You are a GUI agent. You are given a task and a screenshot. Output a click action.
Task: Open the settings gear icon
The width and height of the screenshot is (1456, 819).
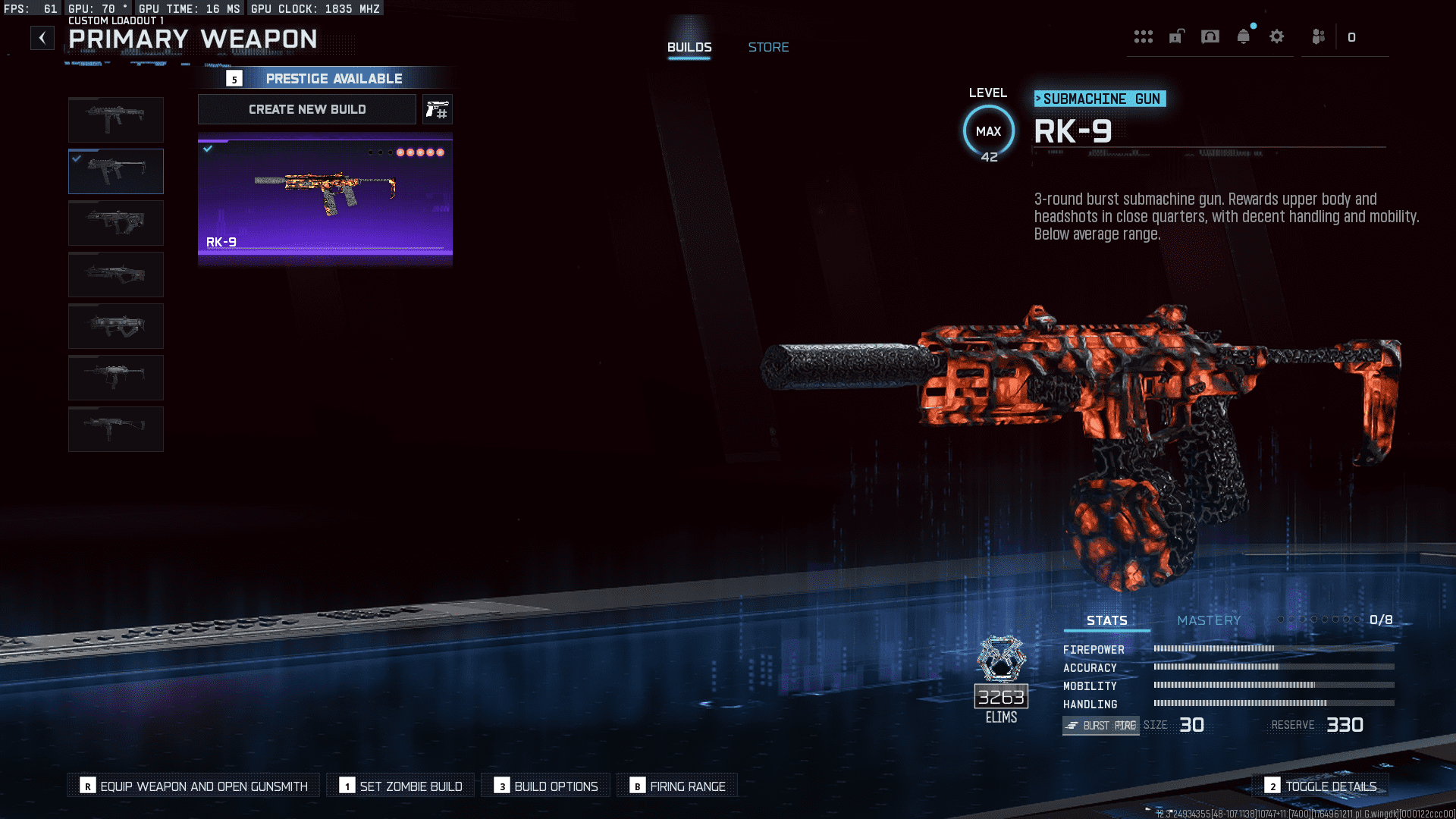click(x=1277, y=36)
